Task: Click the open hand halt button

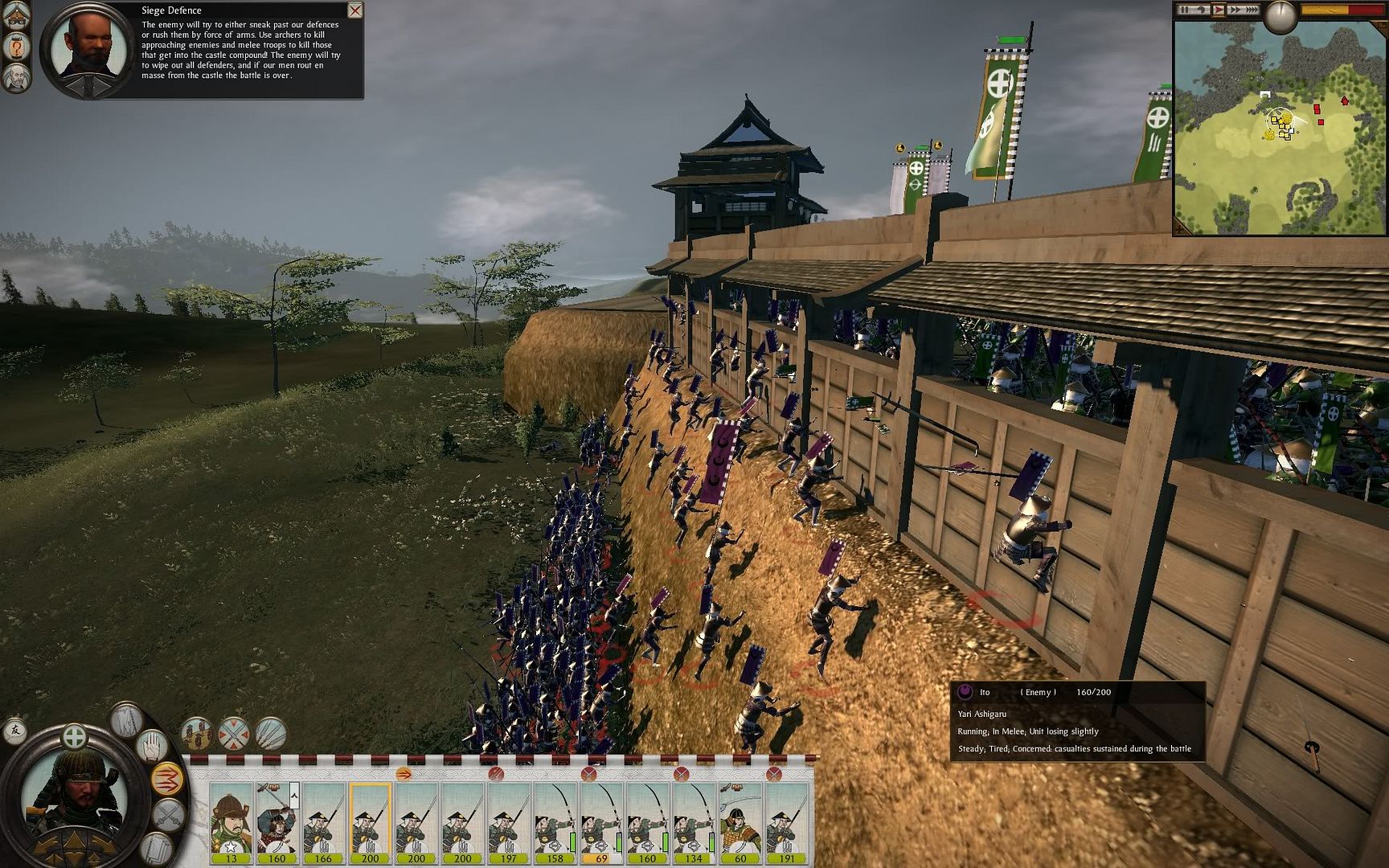Action: 150,745
